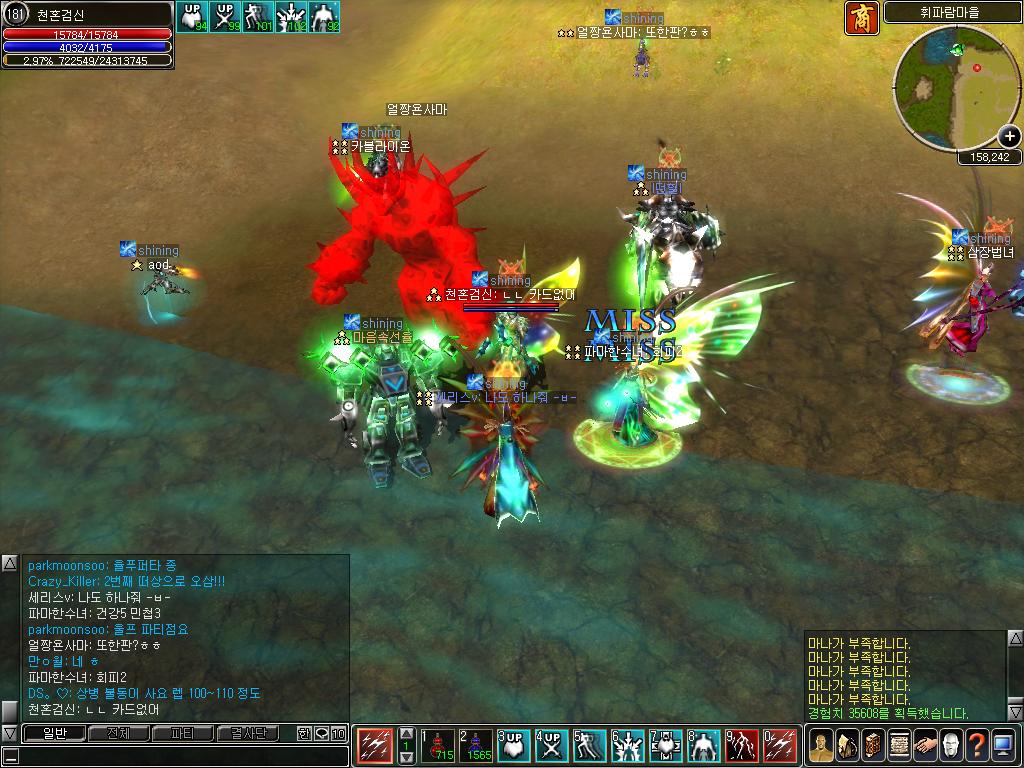The width and height of the screenshot is (1024, 768).
Task: Activate the red lightning skill in slot 9
Action: point(743,746)
